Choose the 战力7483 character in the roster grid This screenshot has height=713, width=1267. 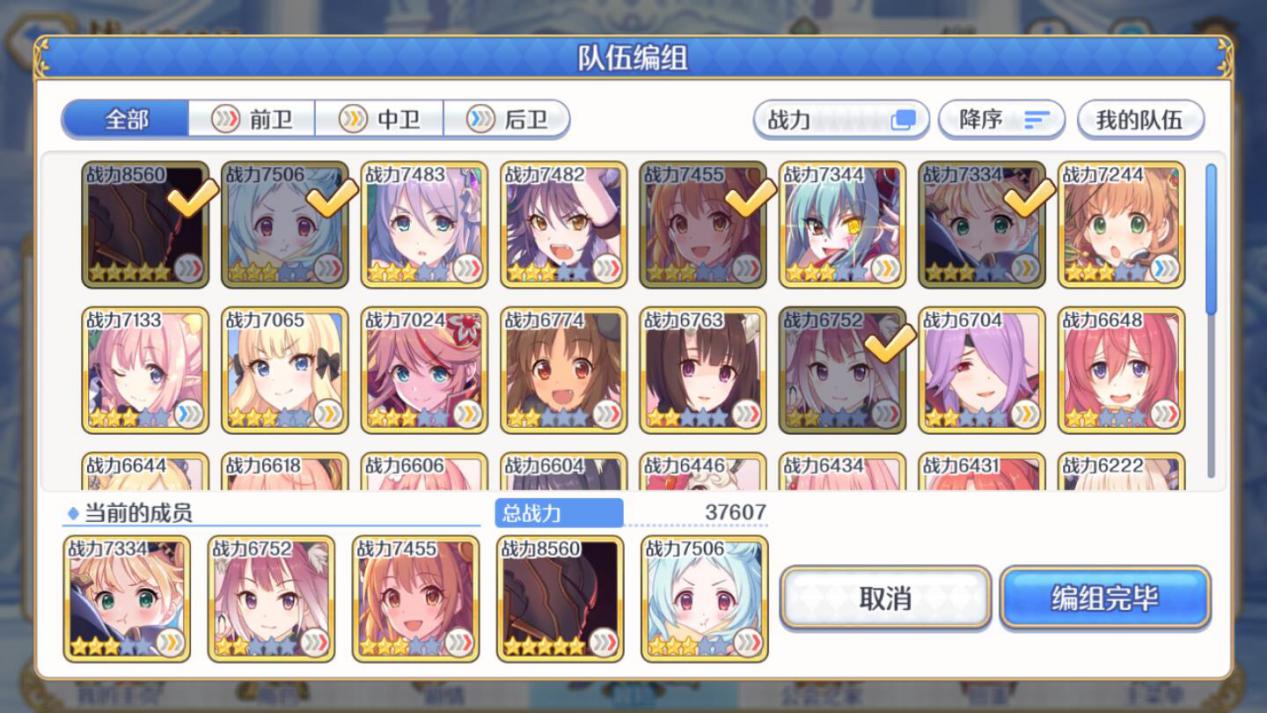424,225
